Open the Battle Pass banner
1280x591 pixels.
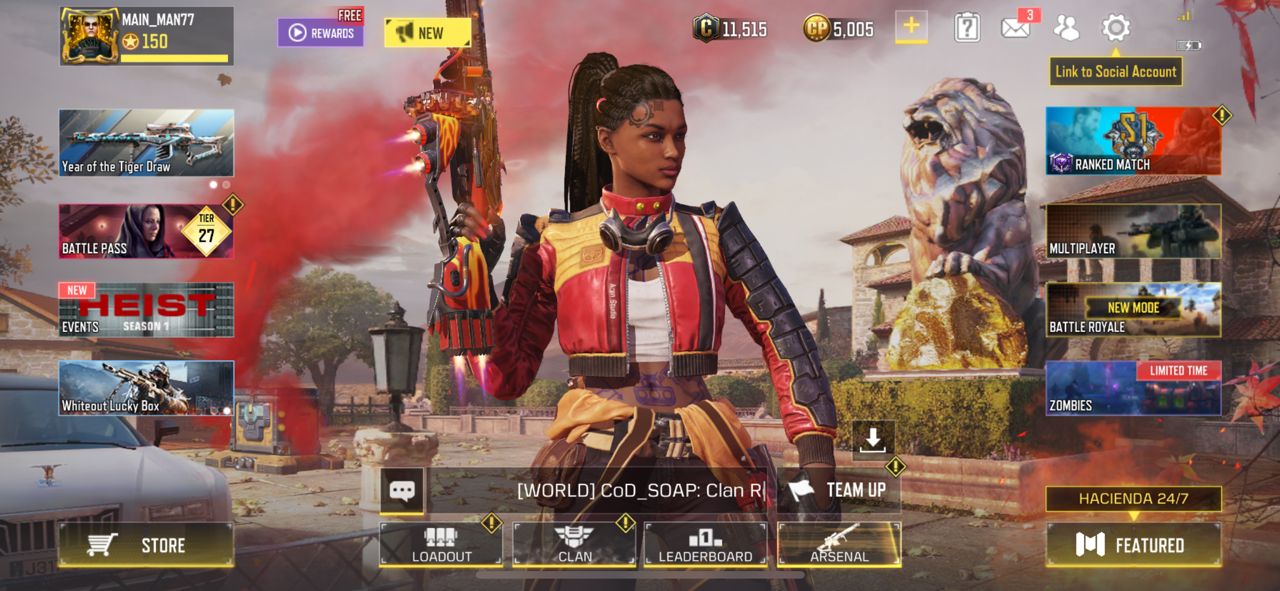tap(146, 231)
